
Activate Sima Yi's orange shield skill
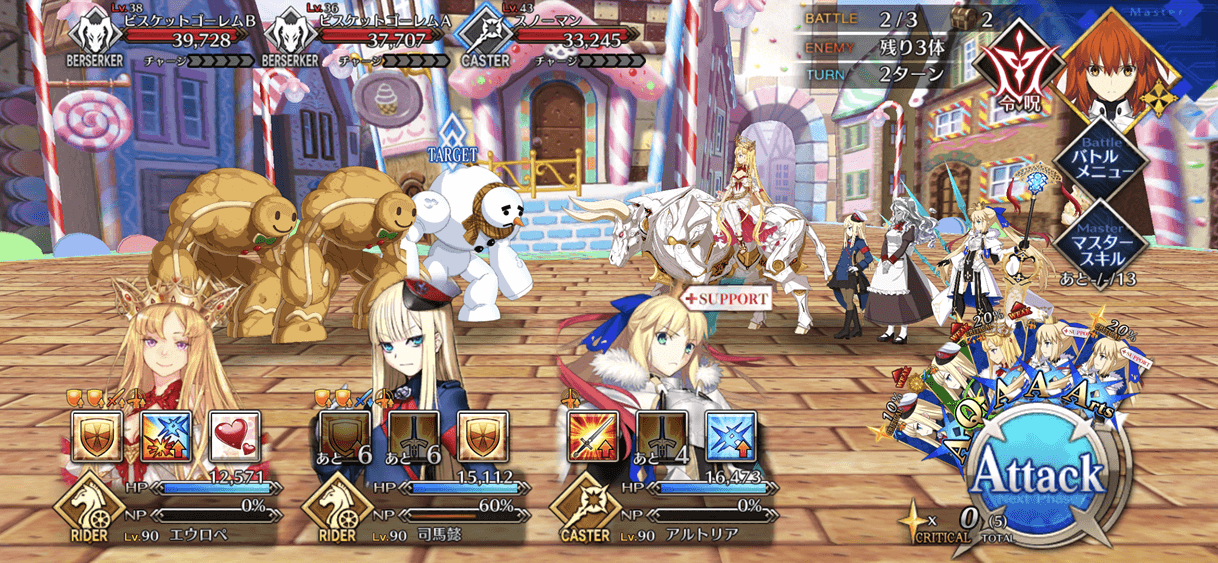[x=480, y=436]
